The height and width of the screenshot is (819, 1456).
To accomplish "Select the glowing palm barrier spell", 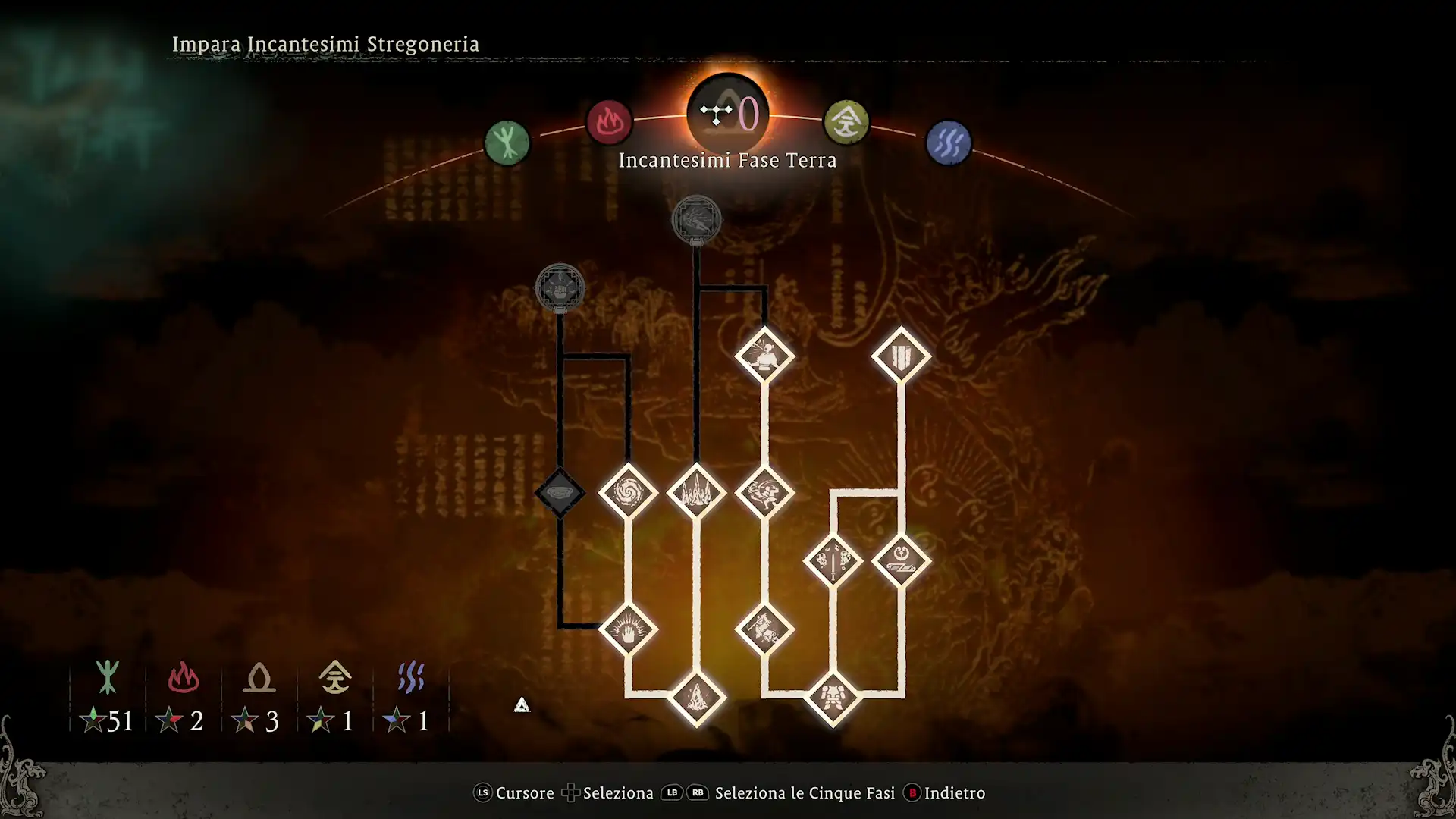I will 629,628.
